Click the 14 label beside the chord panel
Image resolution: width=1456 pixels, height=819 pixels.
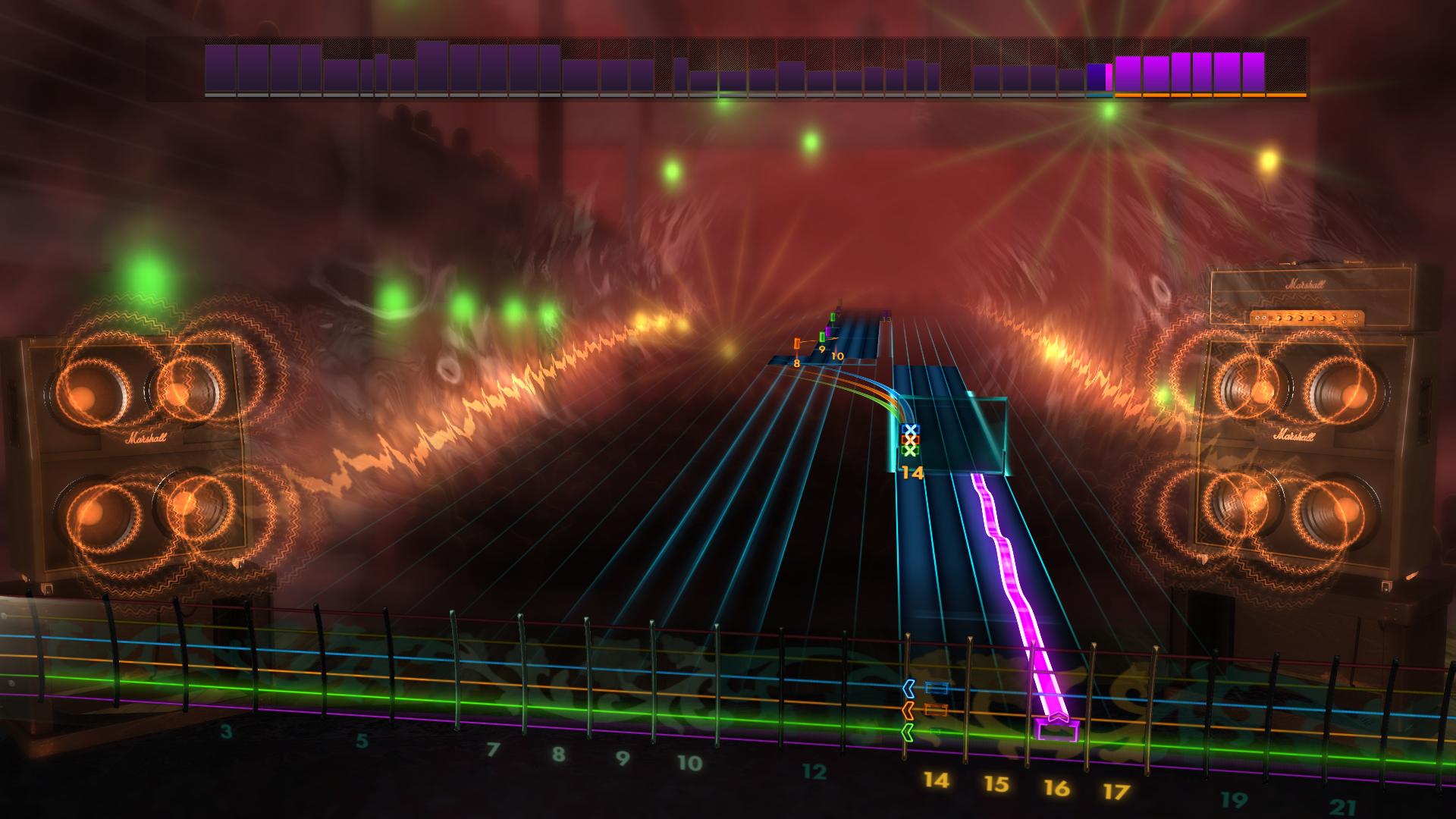coord(912,471)
